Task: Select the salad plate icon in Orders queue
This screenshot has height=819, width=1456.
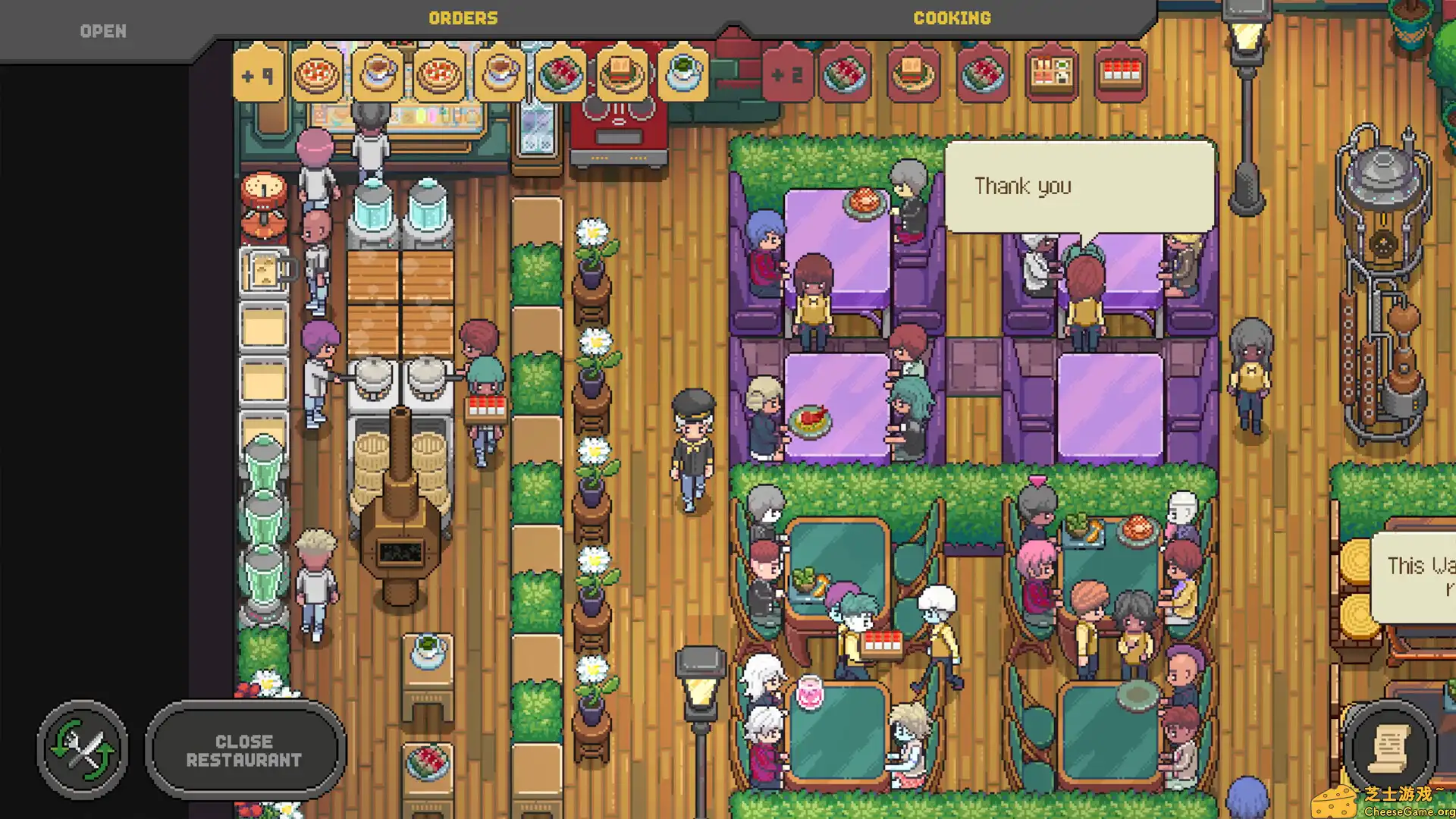Action: pyautogui.click(x=560, y=76)
